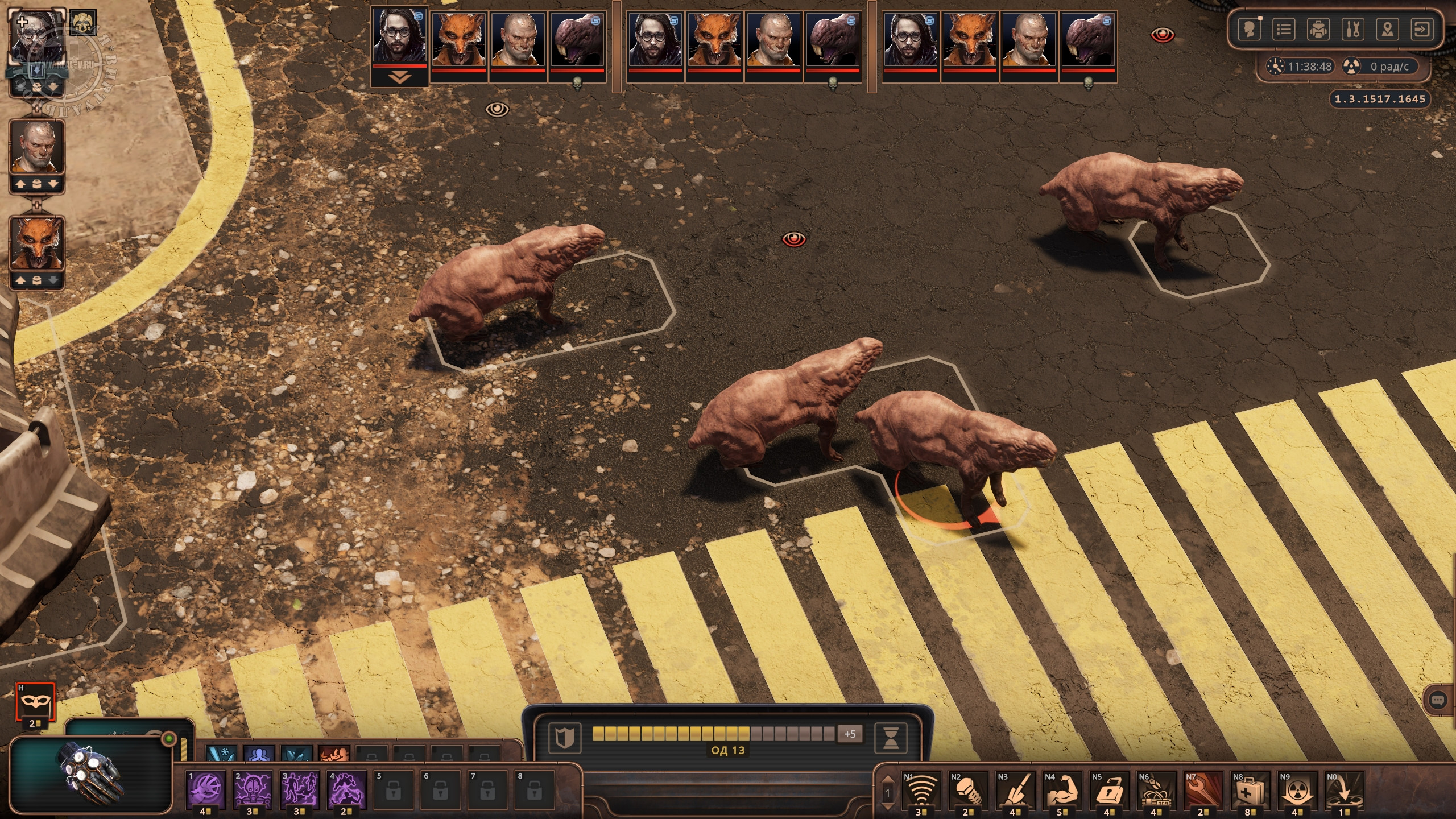
Task: Toggle the shield defense stance button
Action: click(x=564, y=737)
